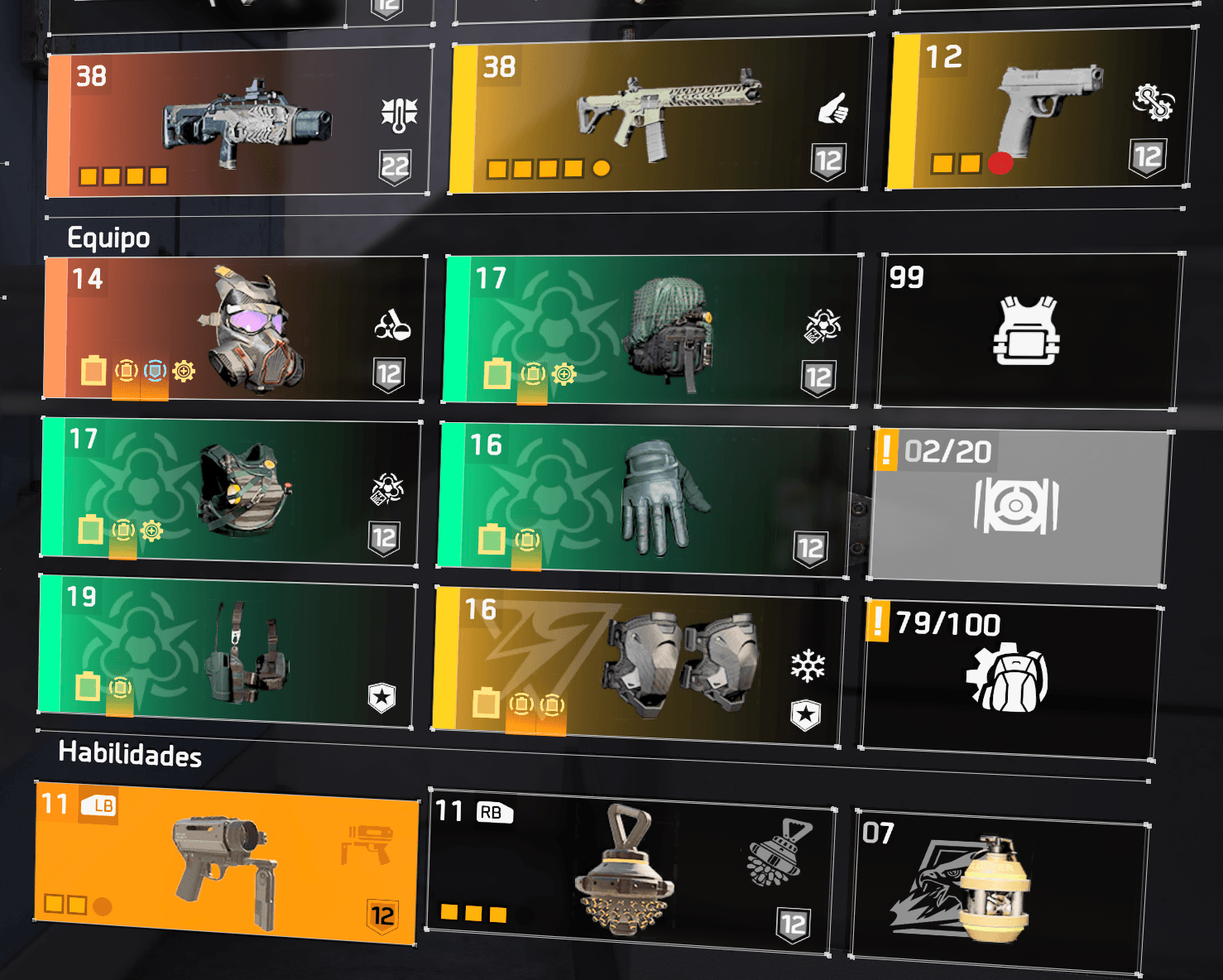
Task: Open the grey 02/20 cache slot
Action: point(1018,507)
